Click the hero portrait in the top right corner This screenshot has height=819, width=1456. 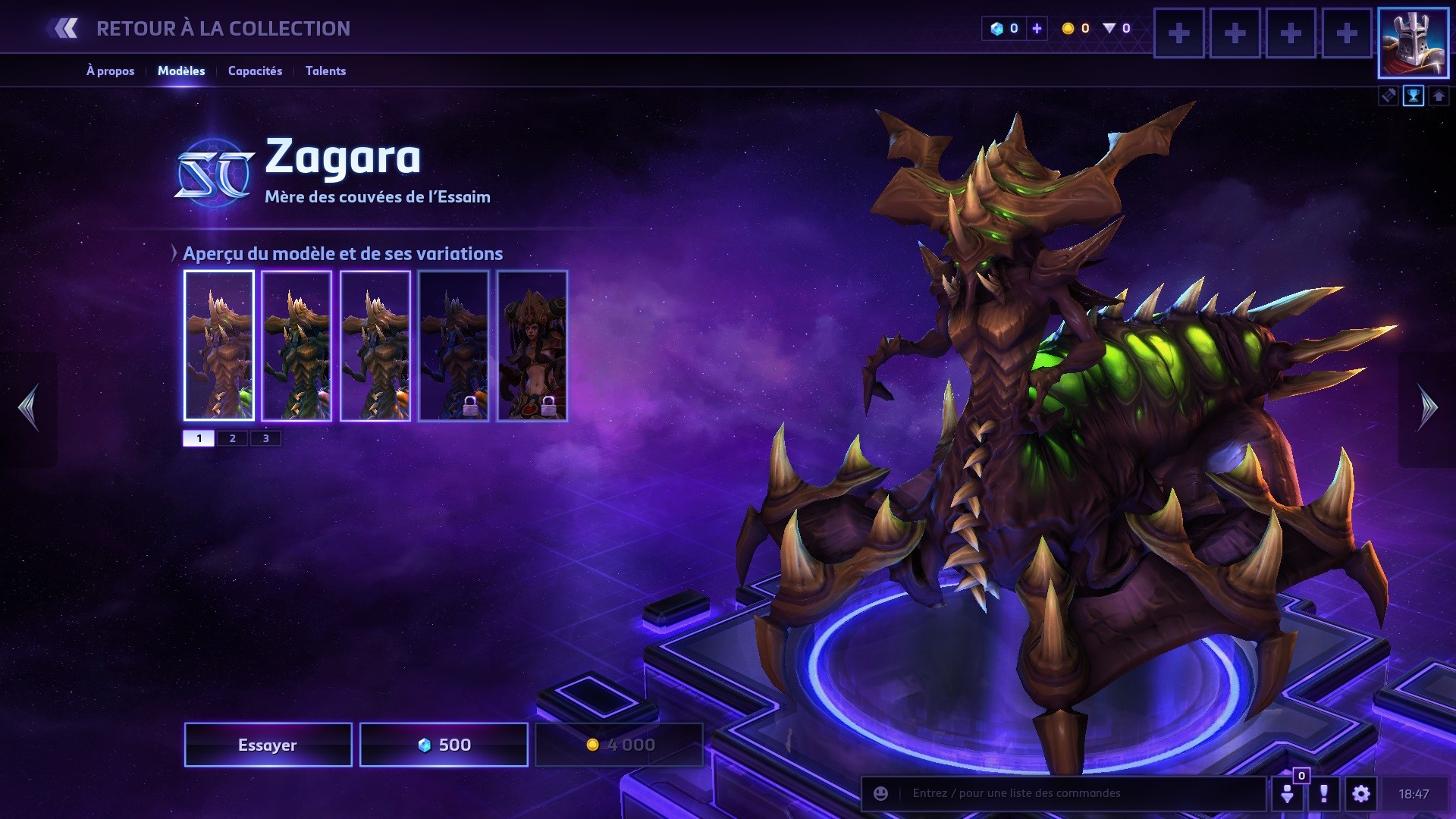tap(1413, 43)
